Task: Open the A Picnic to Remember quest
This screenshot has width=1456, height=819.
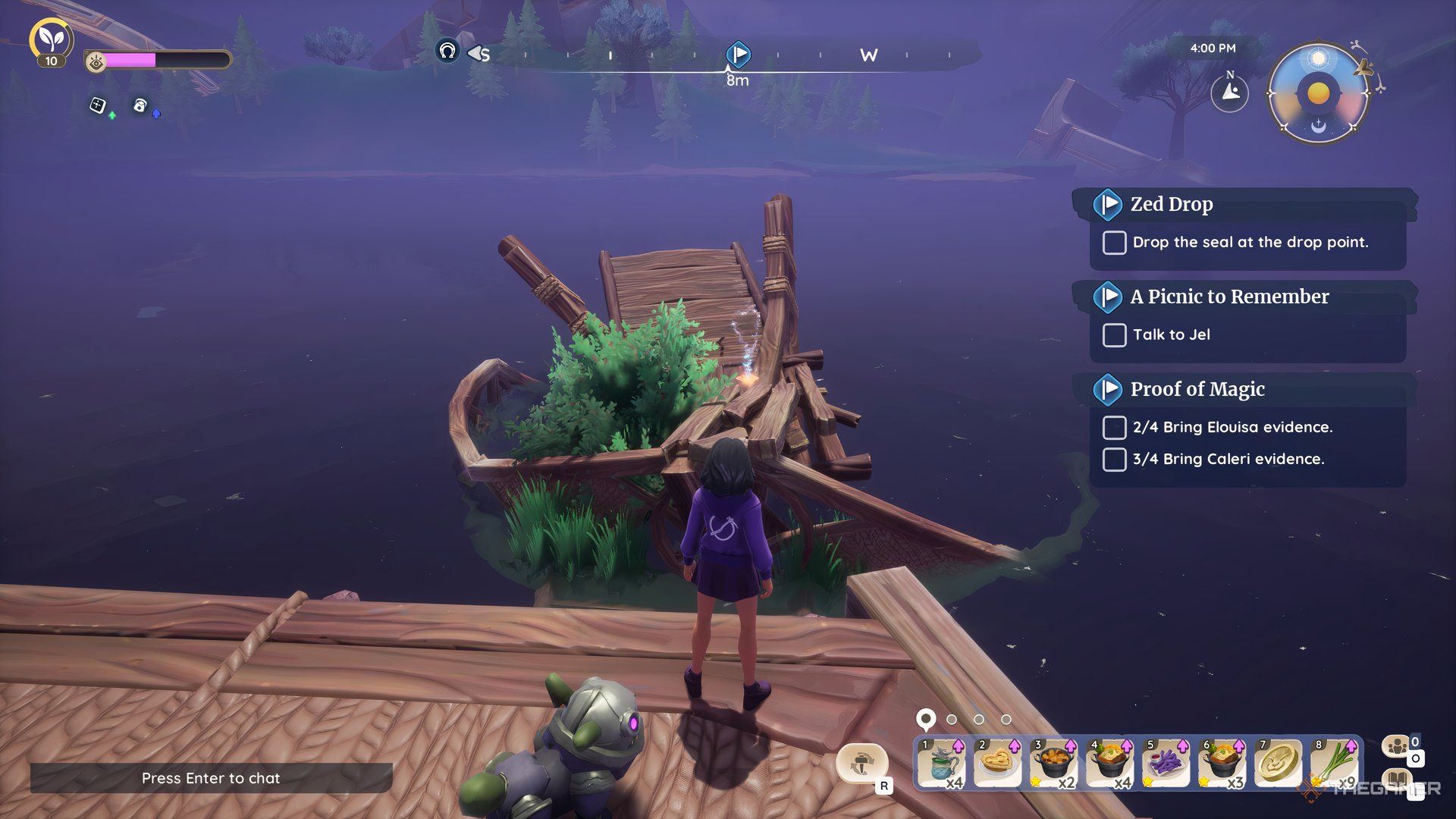Action: (1228, 297)
